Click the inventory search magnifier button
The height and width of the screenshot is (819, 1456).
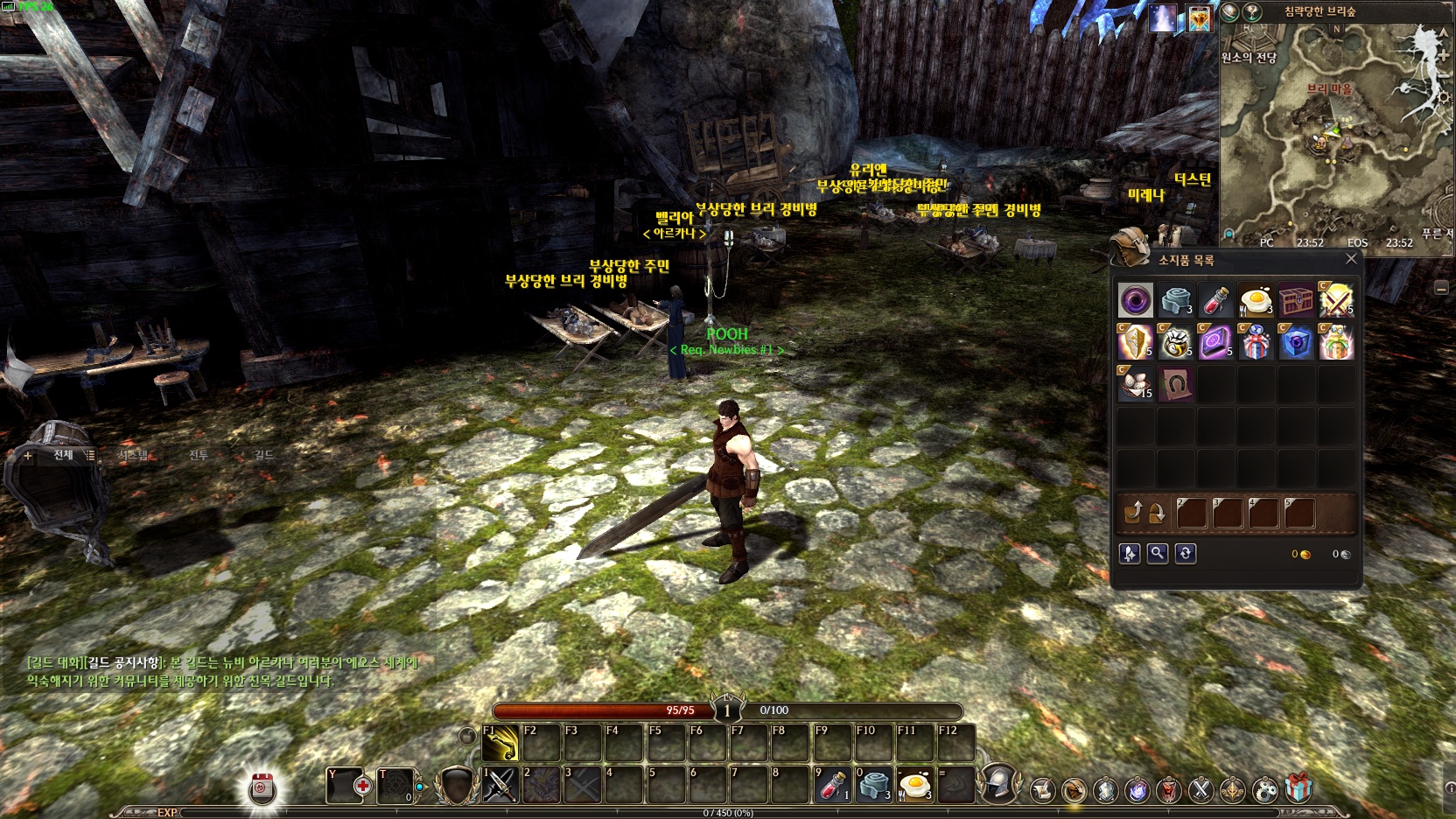click(x=1158, y=553)
